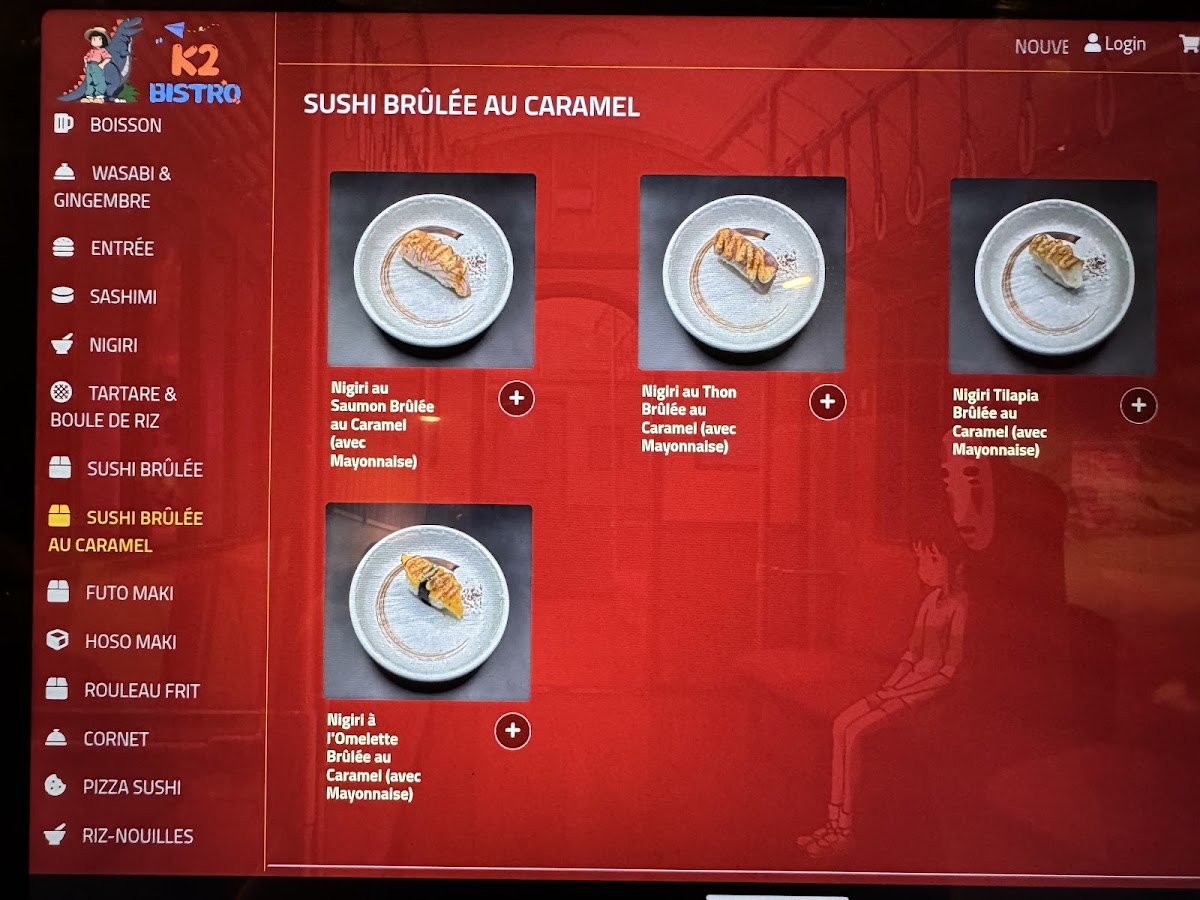Add Nigiri au Thon Brûlée to order
The height and width of the screenshot is (900, 1200).
click(827, 402)
